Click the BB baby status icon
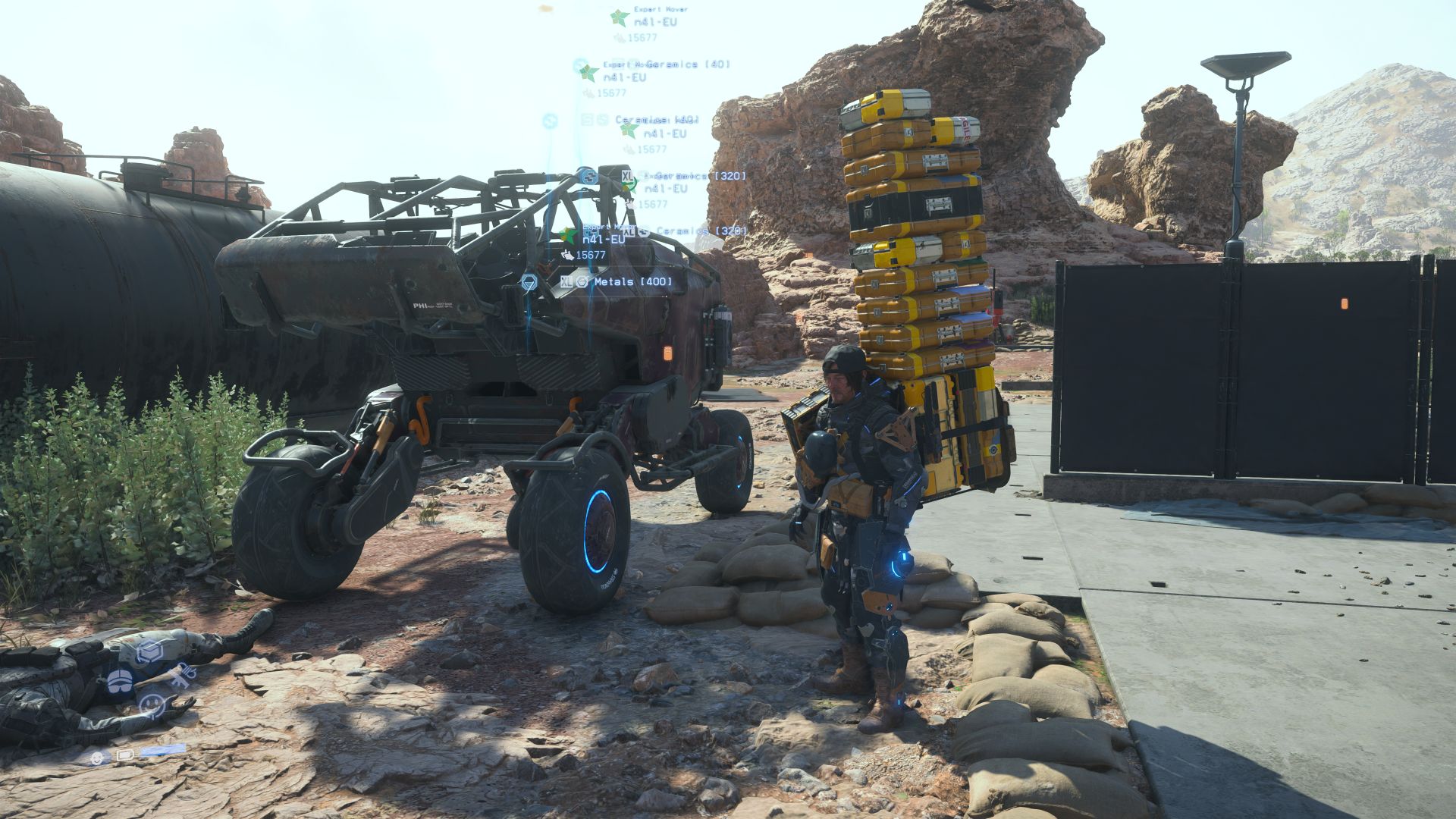Image resolution: width=1456 pixels, height=819 pixels. click(97, 757)
